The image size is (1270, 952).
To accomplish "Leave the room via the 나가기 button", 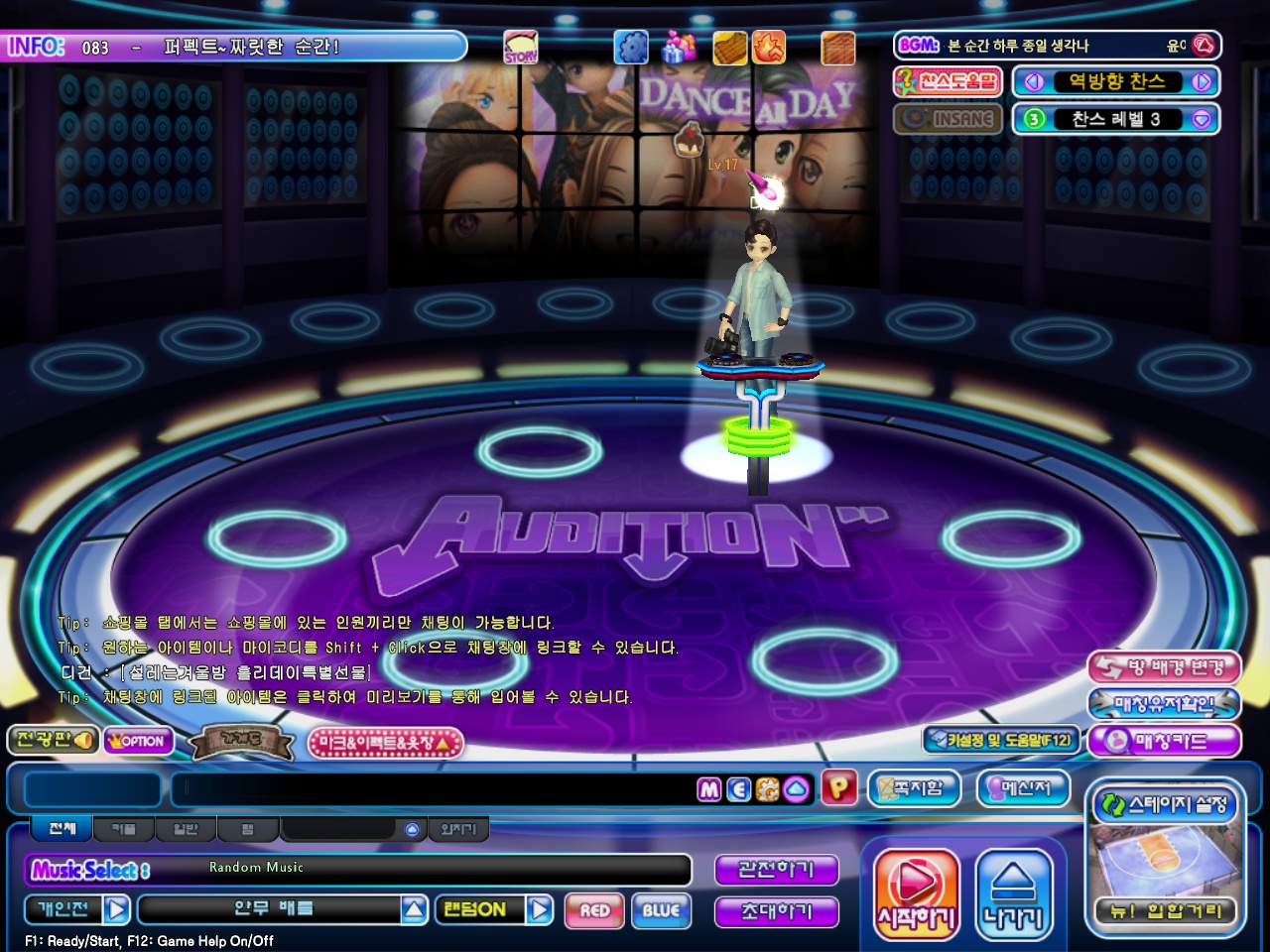I will tap(1013, 892).
